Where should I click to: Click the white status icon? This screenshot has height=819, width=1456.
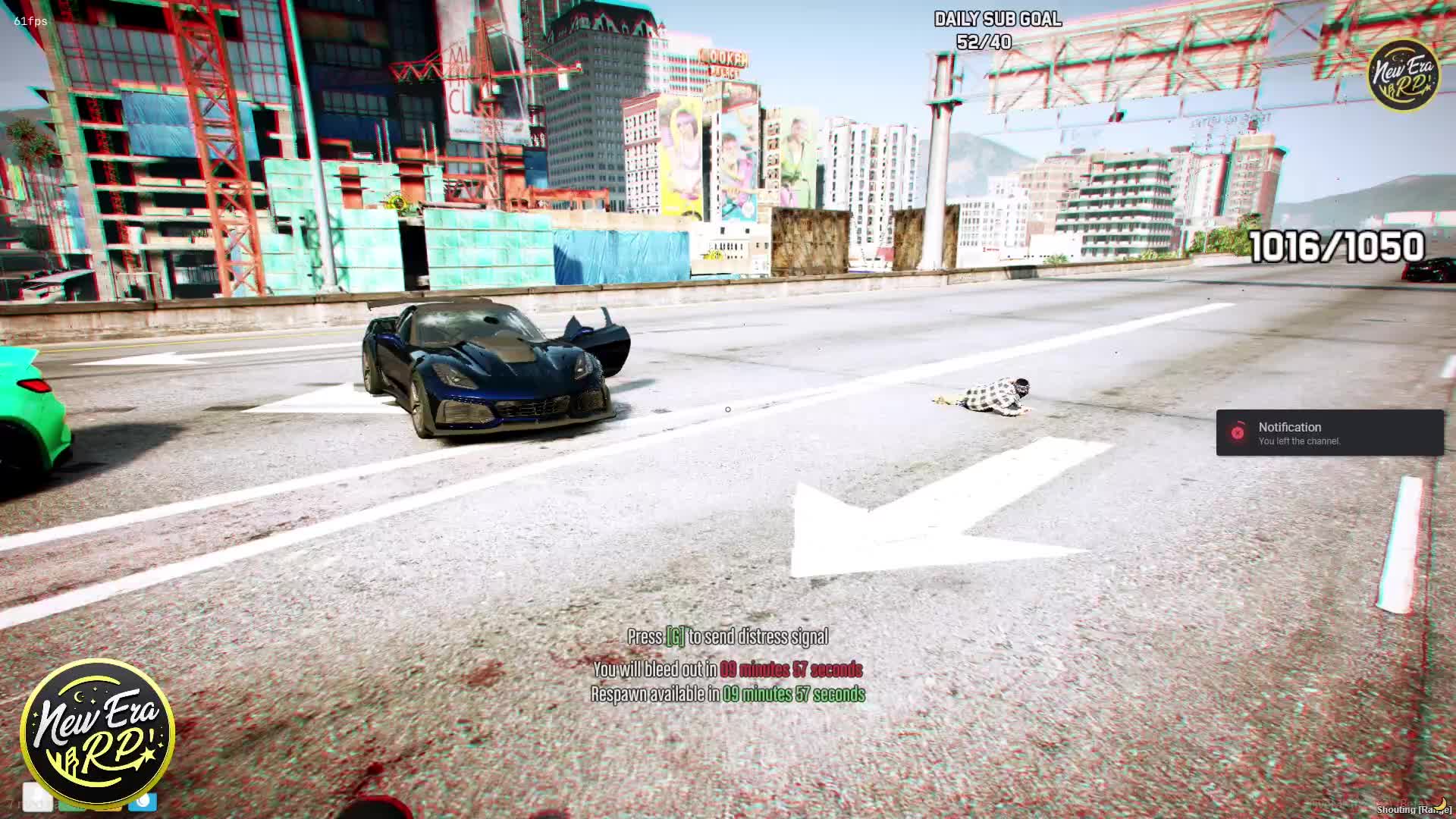coord(37,796)
